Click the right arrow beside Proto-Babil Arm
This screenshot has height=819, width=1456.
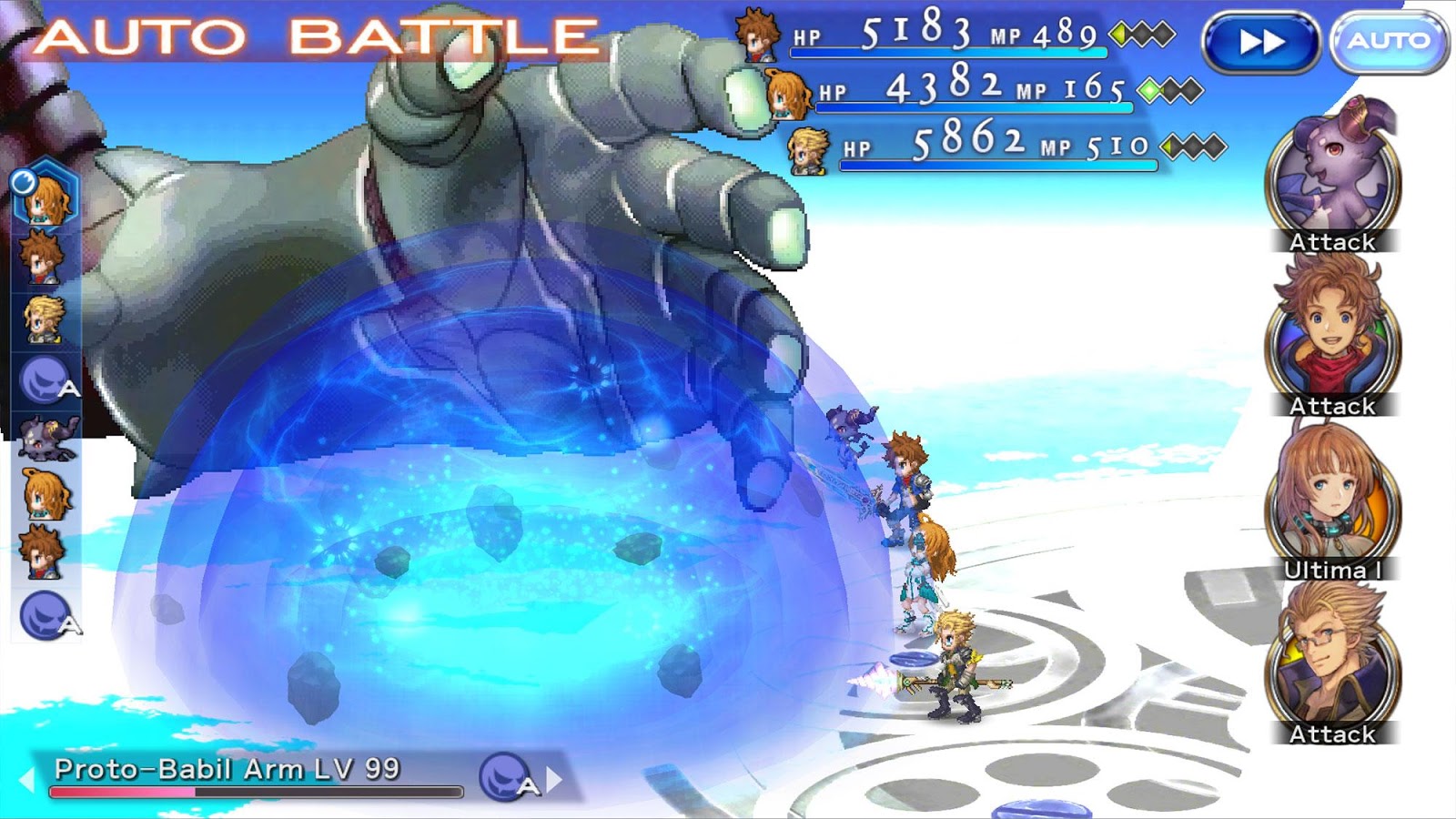click(x=555, y=779)
